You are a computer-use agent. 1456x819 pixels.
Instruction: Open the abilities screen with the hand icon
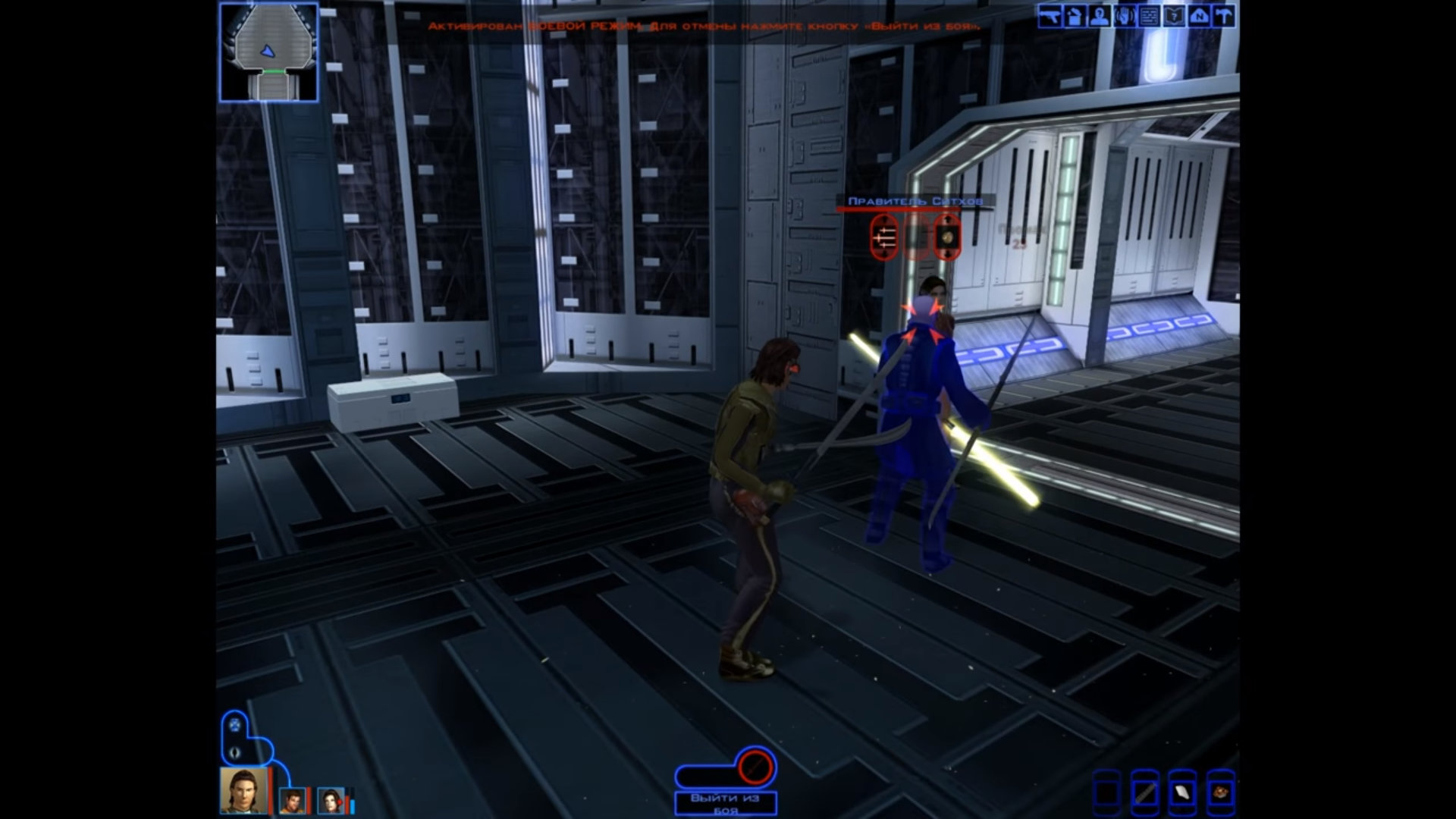tap(1125, 17)
